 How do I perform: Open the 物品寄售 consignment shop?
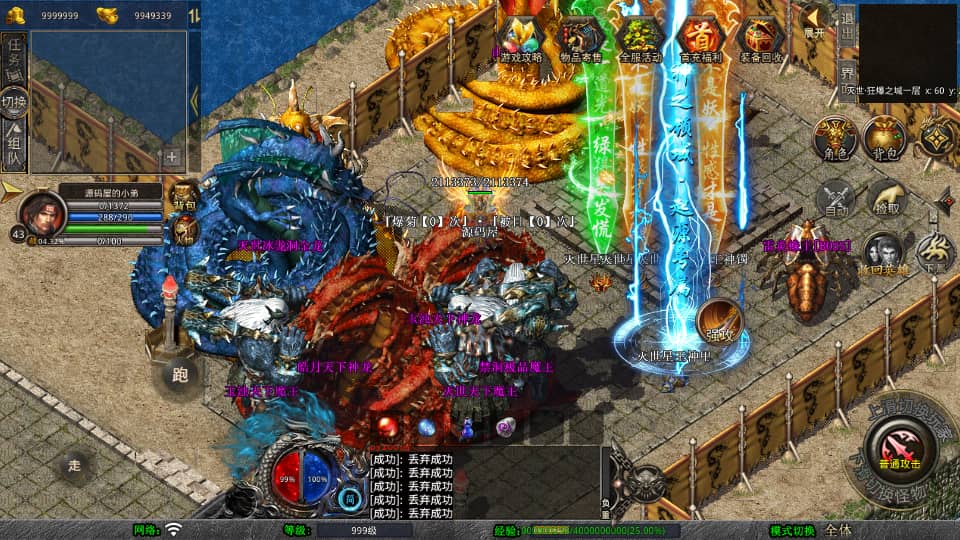580,39
